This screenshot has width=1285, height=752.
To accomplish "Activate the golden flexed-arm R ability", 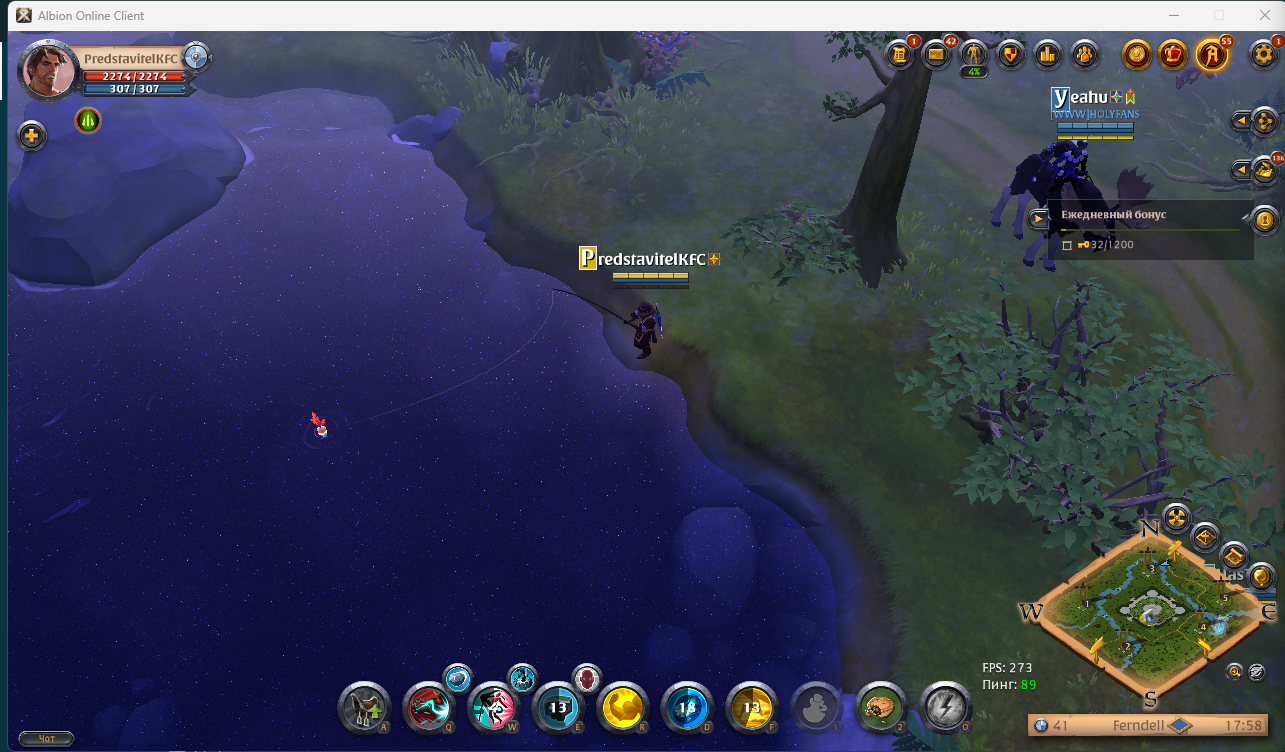I will click(622, 708).
